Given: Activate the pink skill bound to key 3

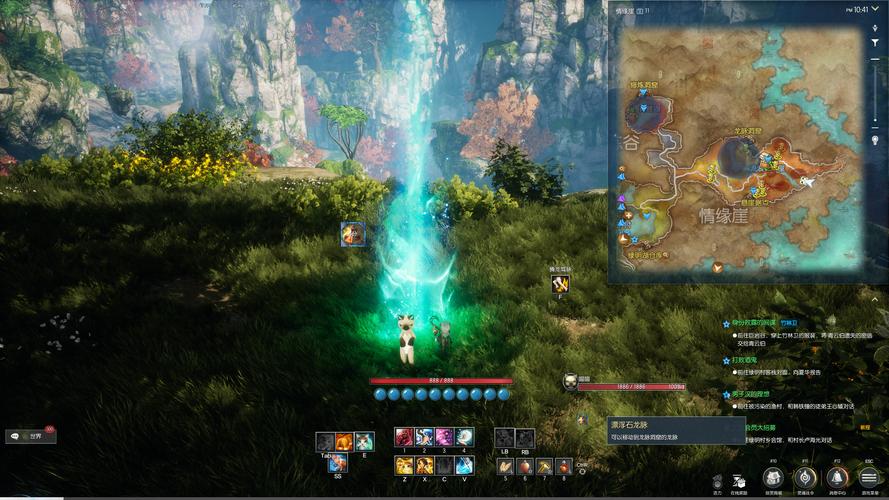Looking at the screenshot, I should tap(444, 437).
